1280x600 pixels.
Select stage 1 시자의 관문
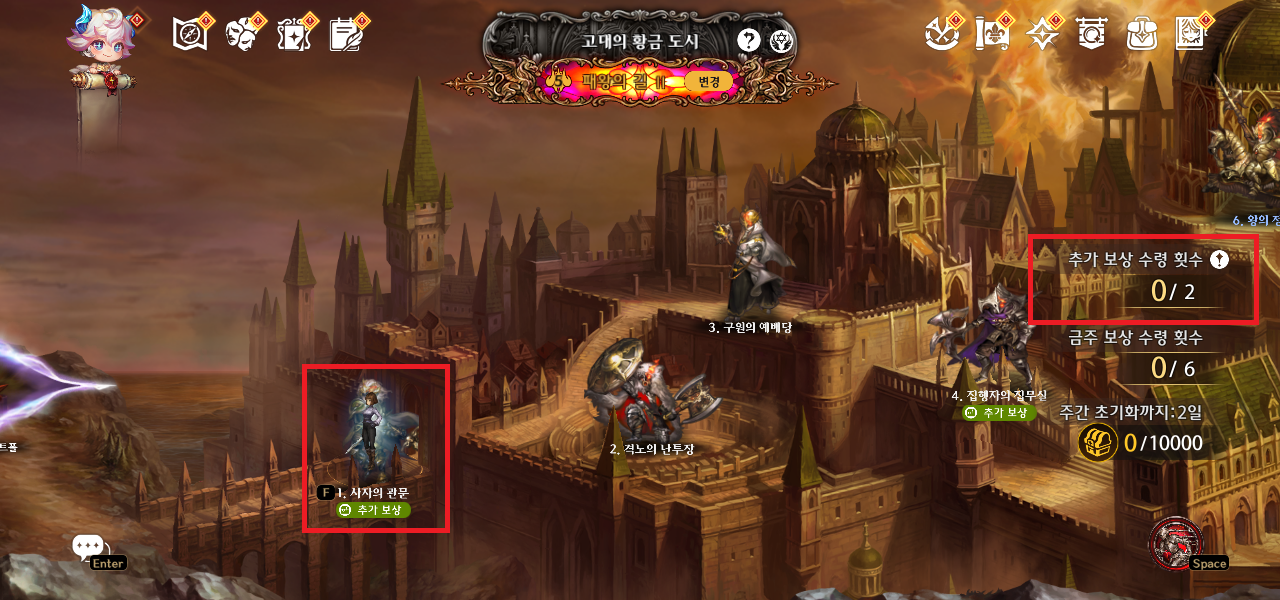click(374, 440)
